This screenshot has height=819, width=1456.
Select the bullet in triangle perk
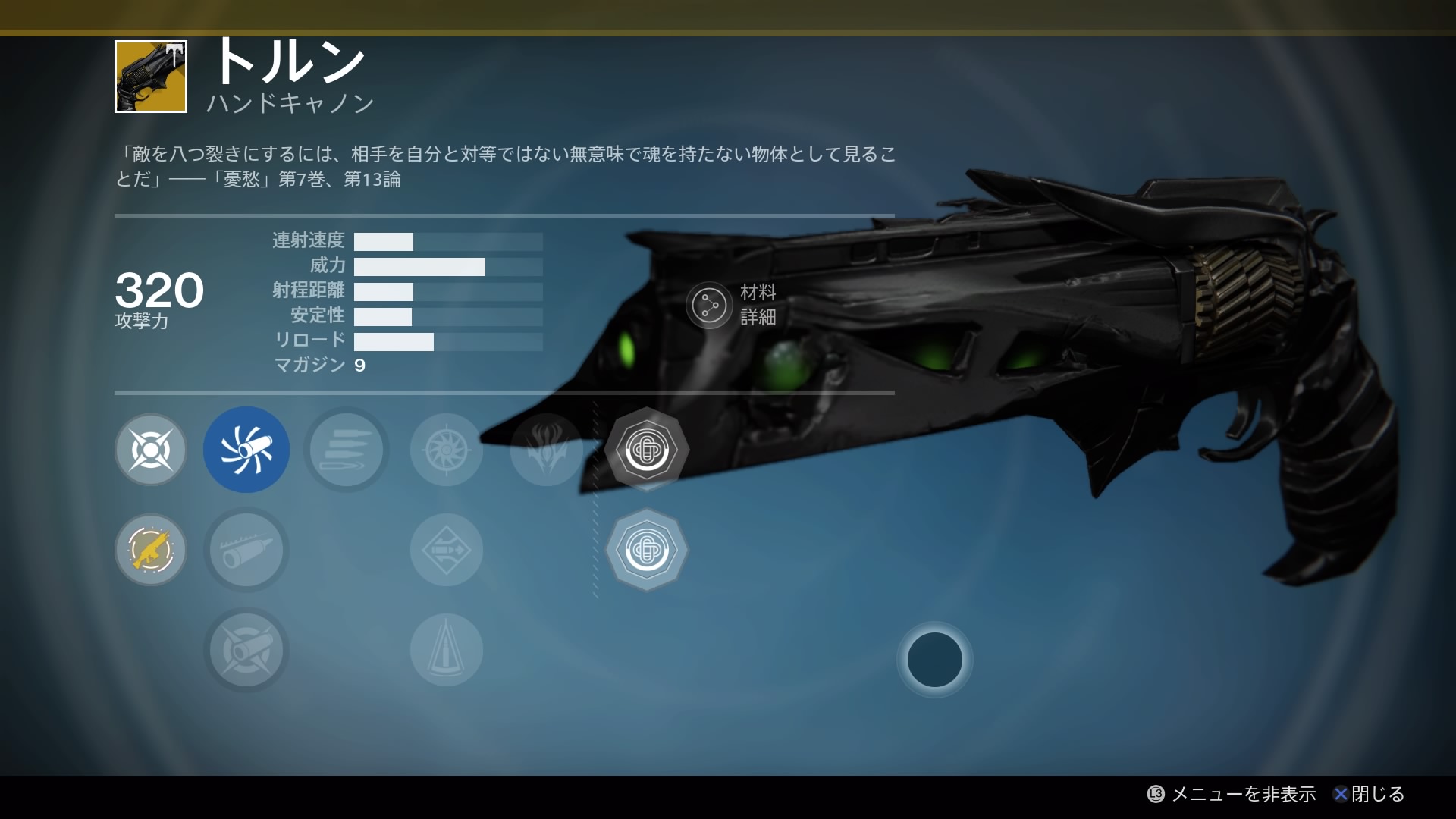(447, 650)
